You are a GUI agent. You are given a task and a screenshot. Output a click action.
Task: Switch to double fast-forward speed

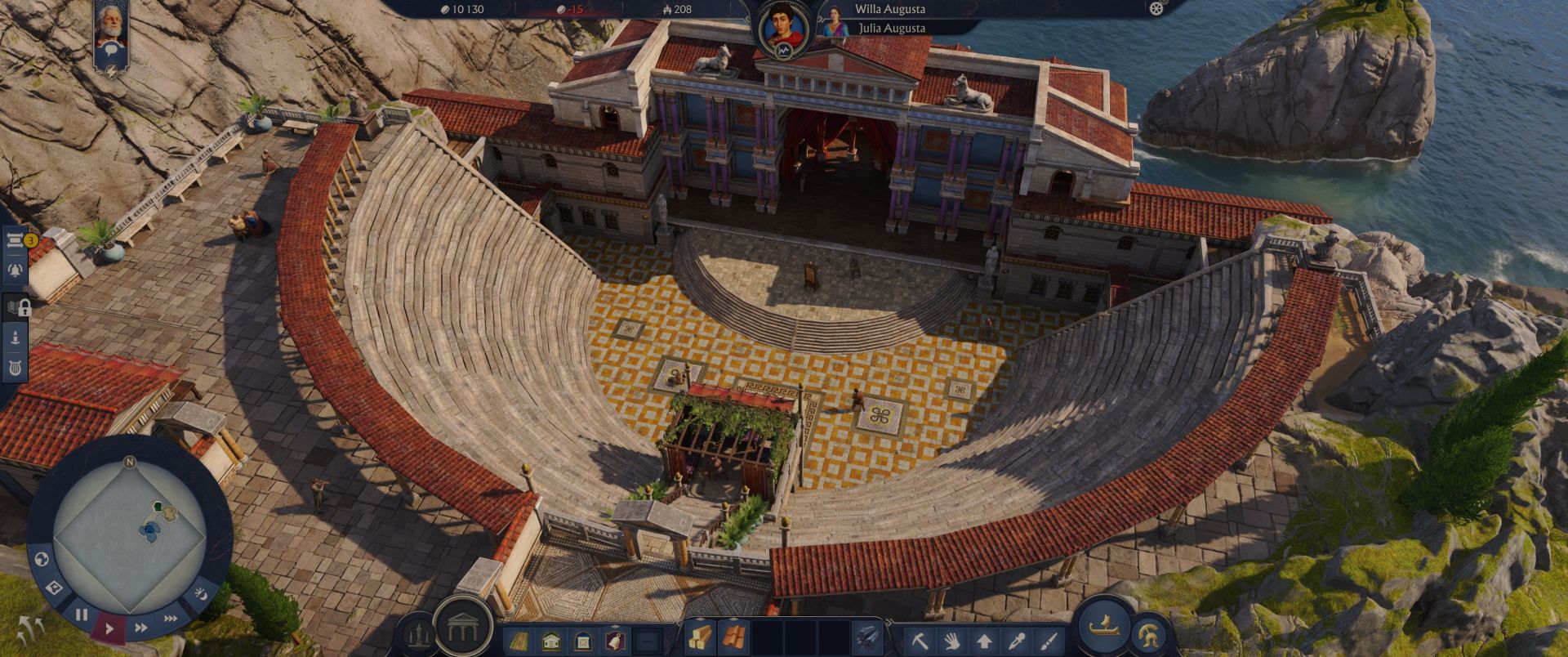[140, 628]
